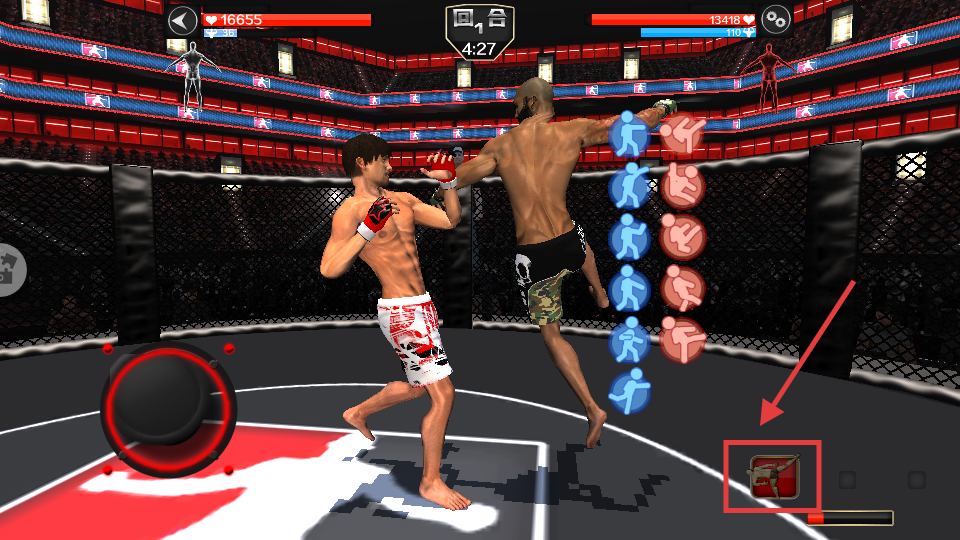Open settings with the gears icon
Screen dimensions: 960x540
[776, 19]
